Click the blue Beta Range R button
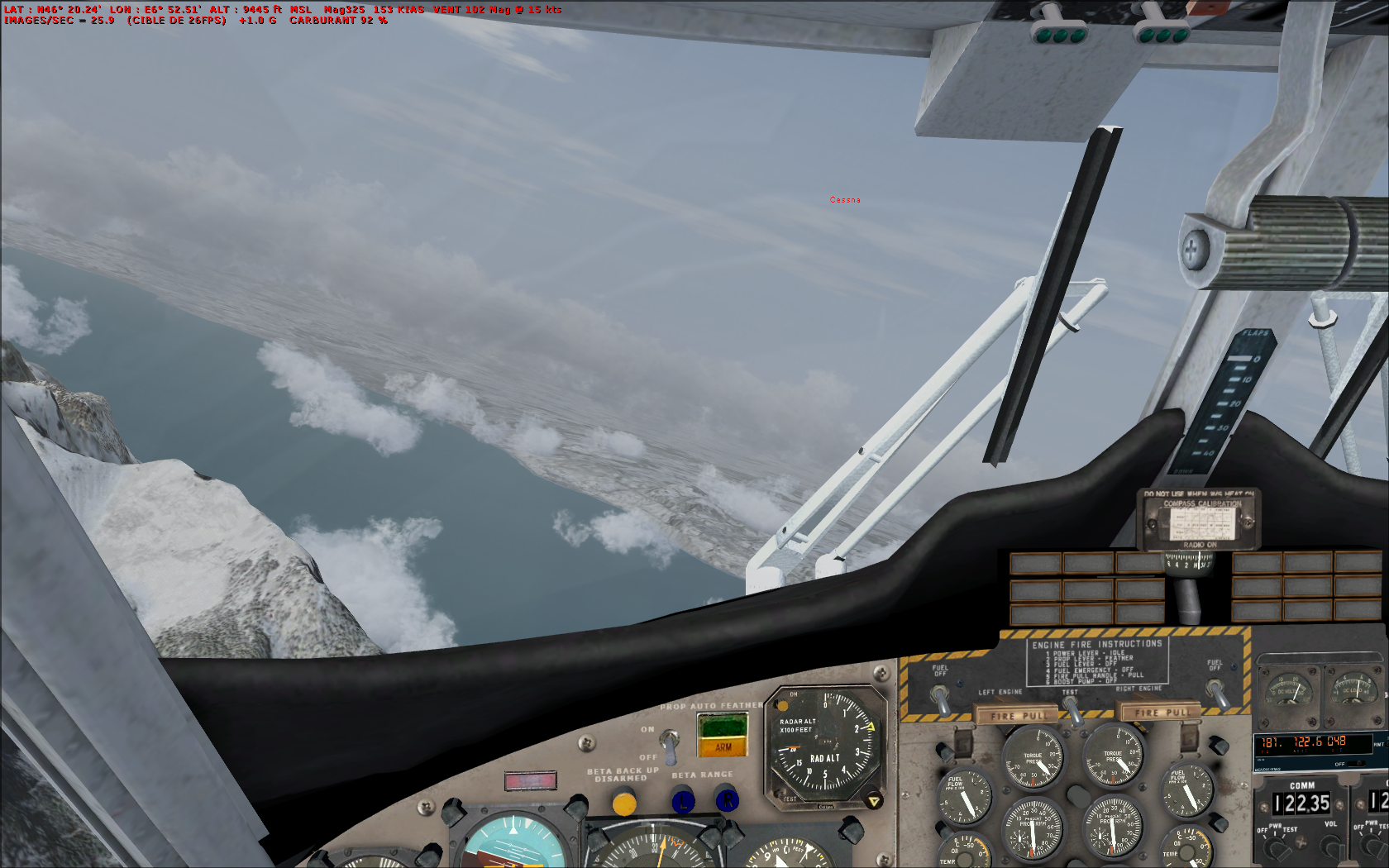The image size is (1389, 868). pos(726,799)
